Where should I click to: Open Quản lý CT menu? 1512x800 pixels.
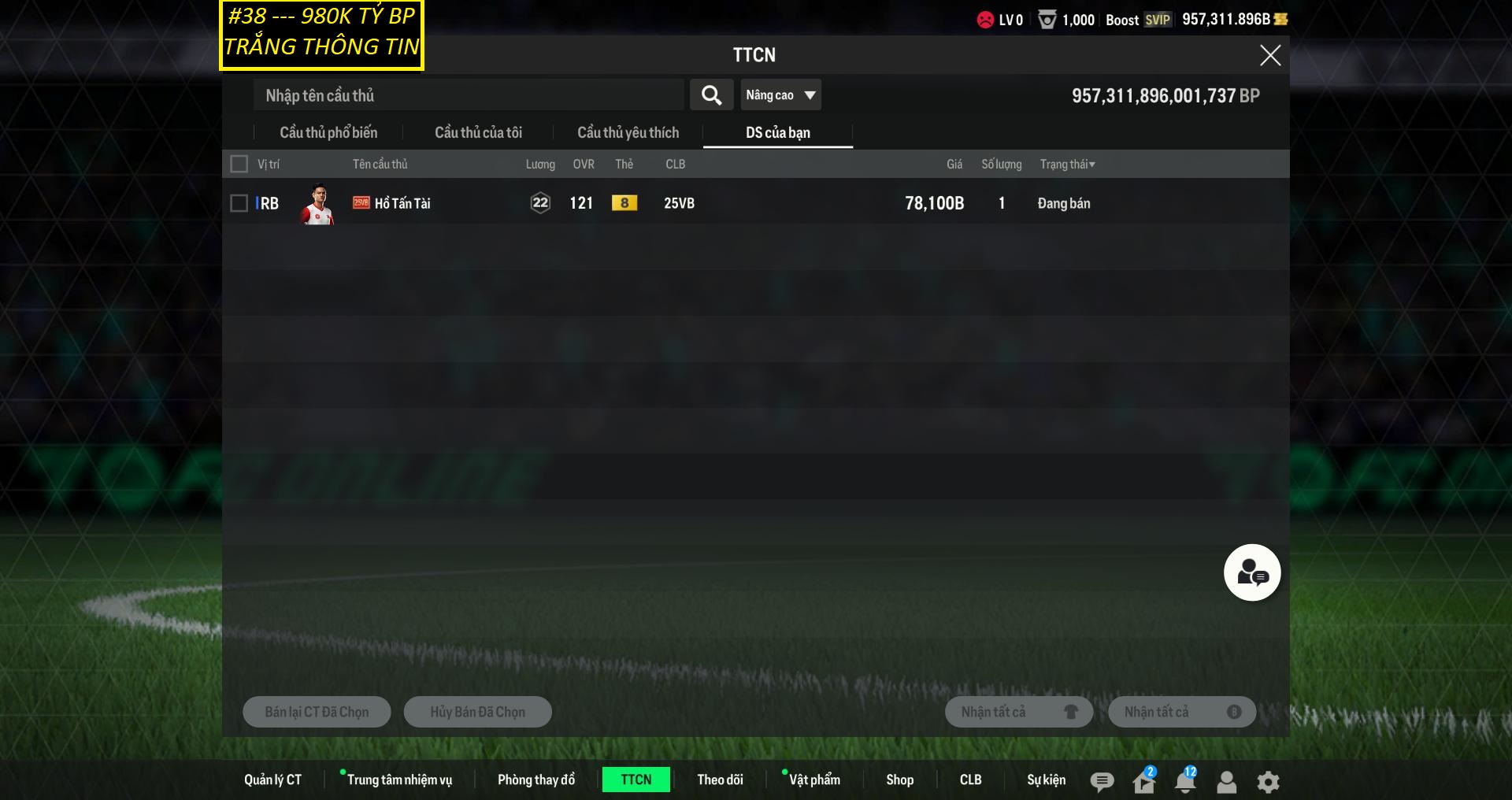272,780
